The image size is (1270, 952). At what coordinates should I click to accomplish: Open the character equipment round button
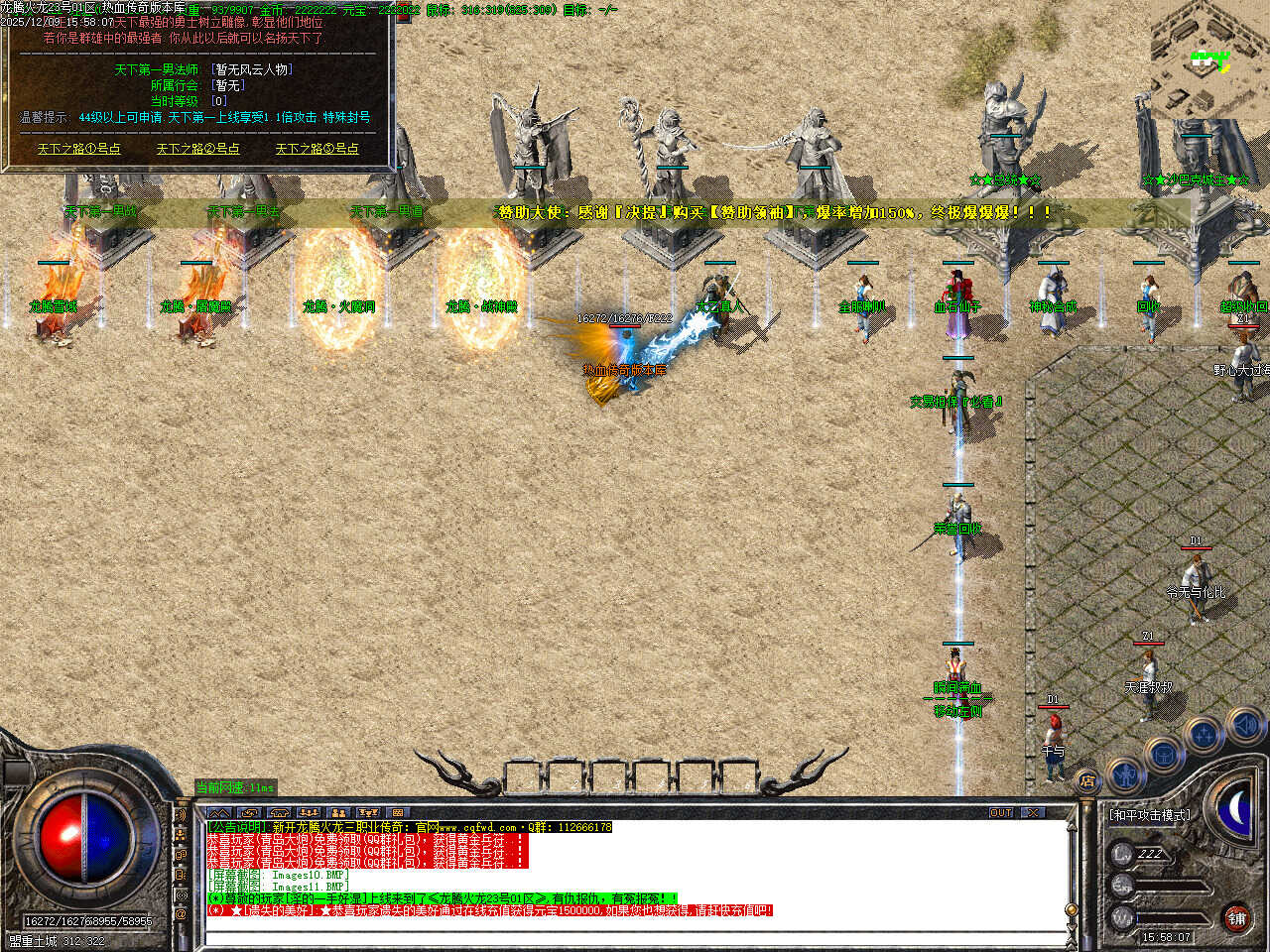tap(1125, 773)
